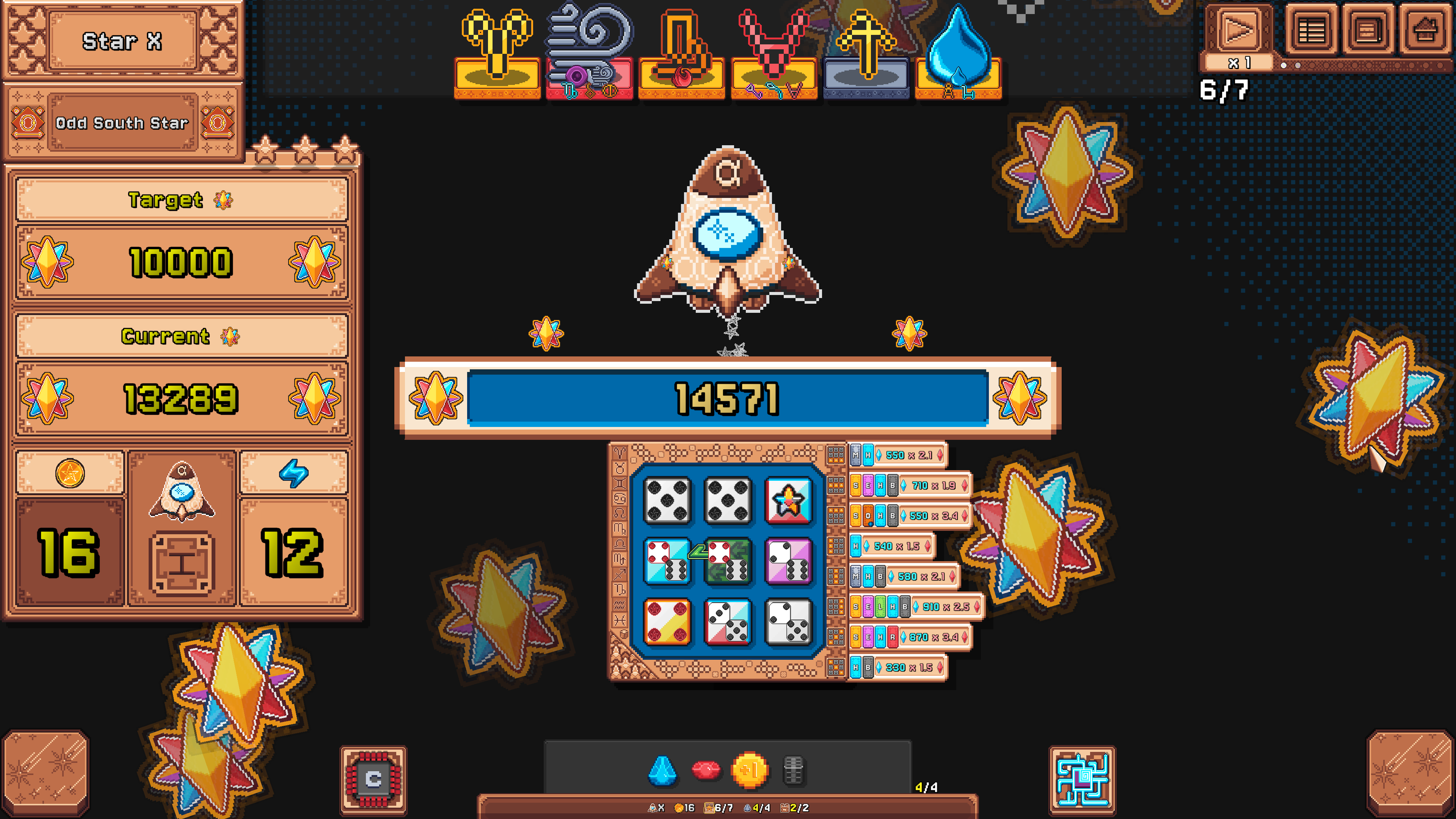
Task: Open the Odd South Star panel
Action: click(x=123, y=123)
